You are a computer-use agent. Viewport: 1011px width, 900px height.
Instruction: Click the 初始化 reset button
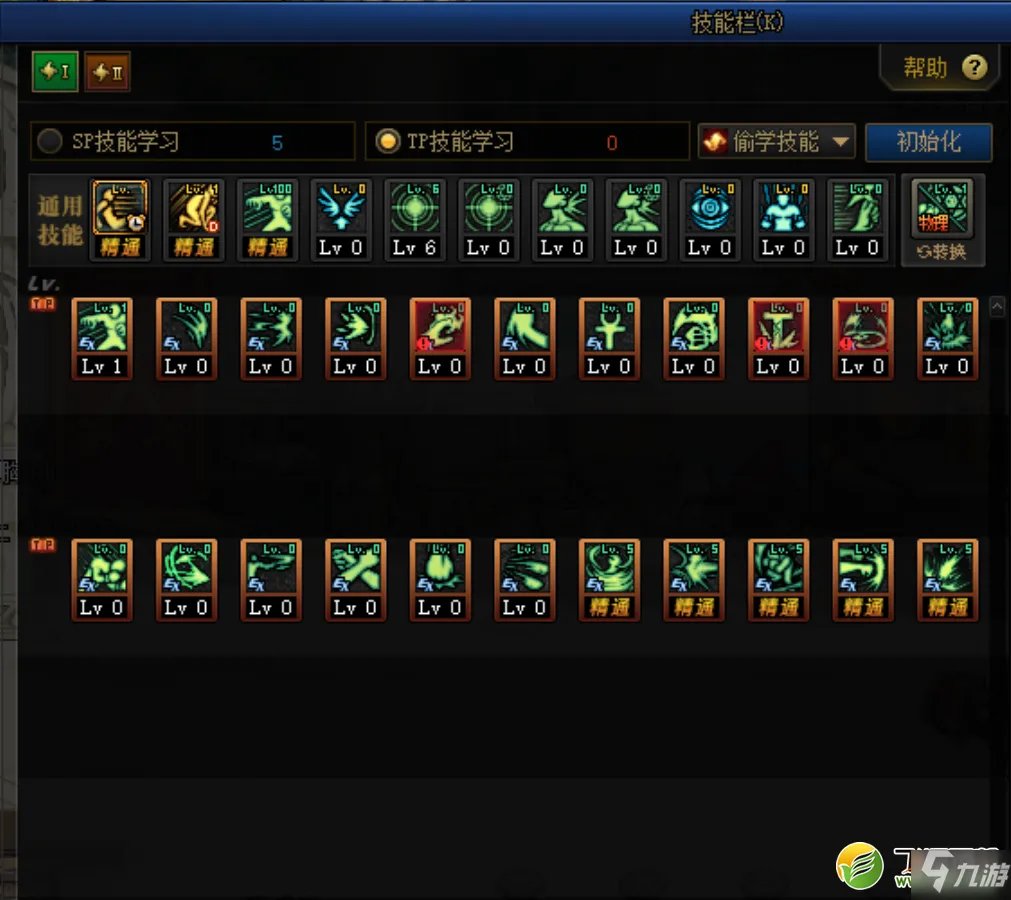[x=928, y=142]
